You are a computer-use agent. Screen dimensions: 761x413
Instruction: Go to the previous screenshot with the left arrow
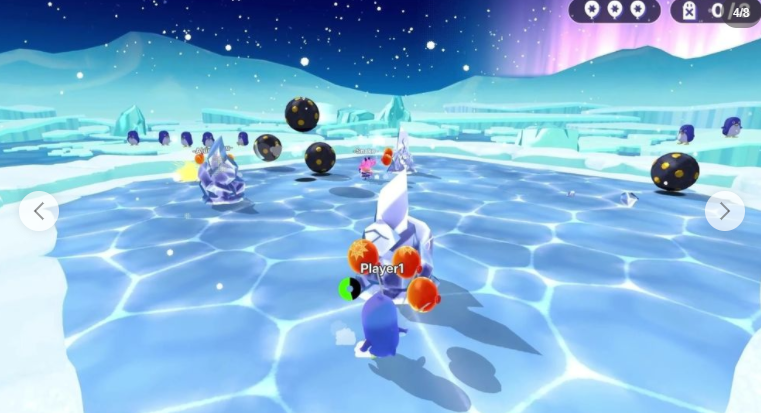pos(38,211)
